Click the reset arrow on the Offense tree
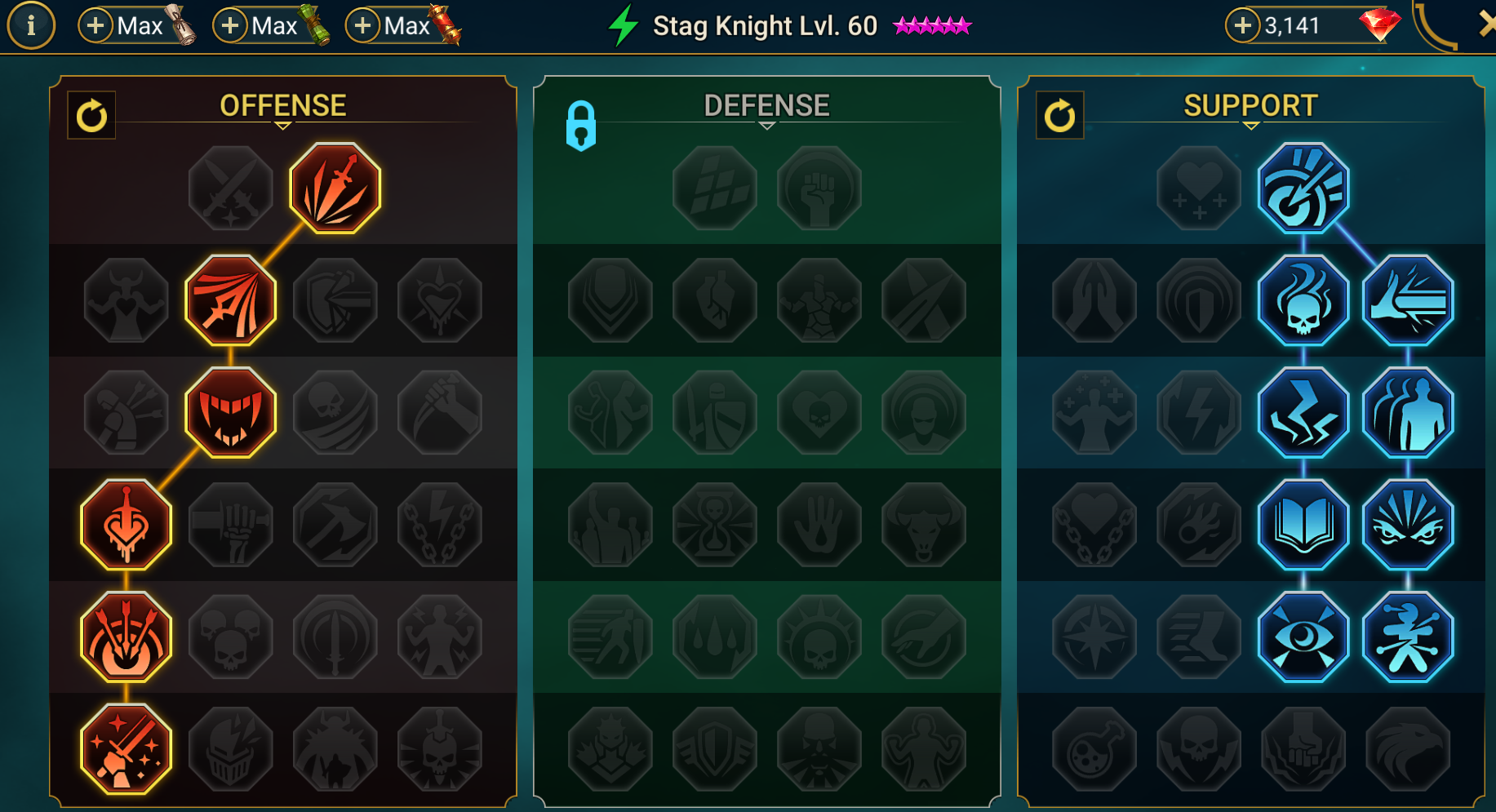 click(x=91, y=114)
